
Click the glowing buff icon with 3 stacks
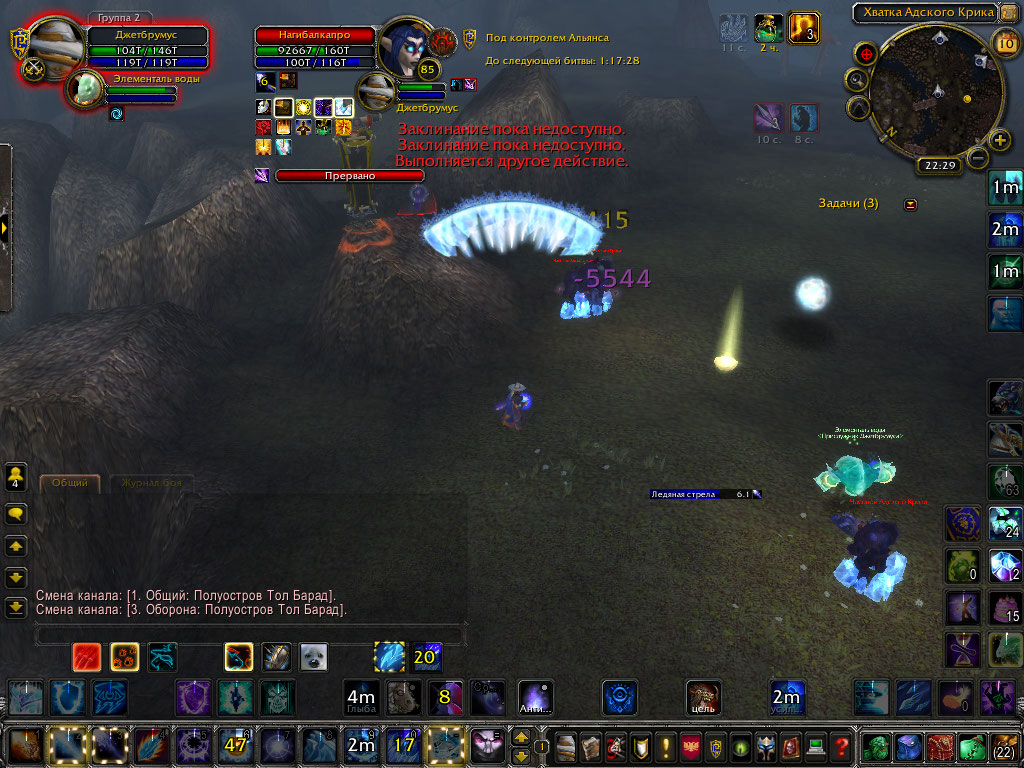(804, 27)
